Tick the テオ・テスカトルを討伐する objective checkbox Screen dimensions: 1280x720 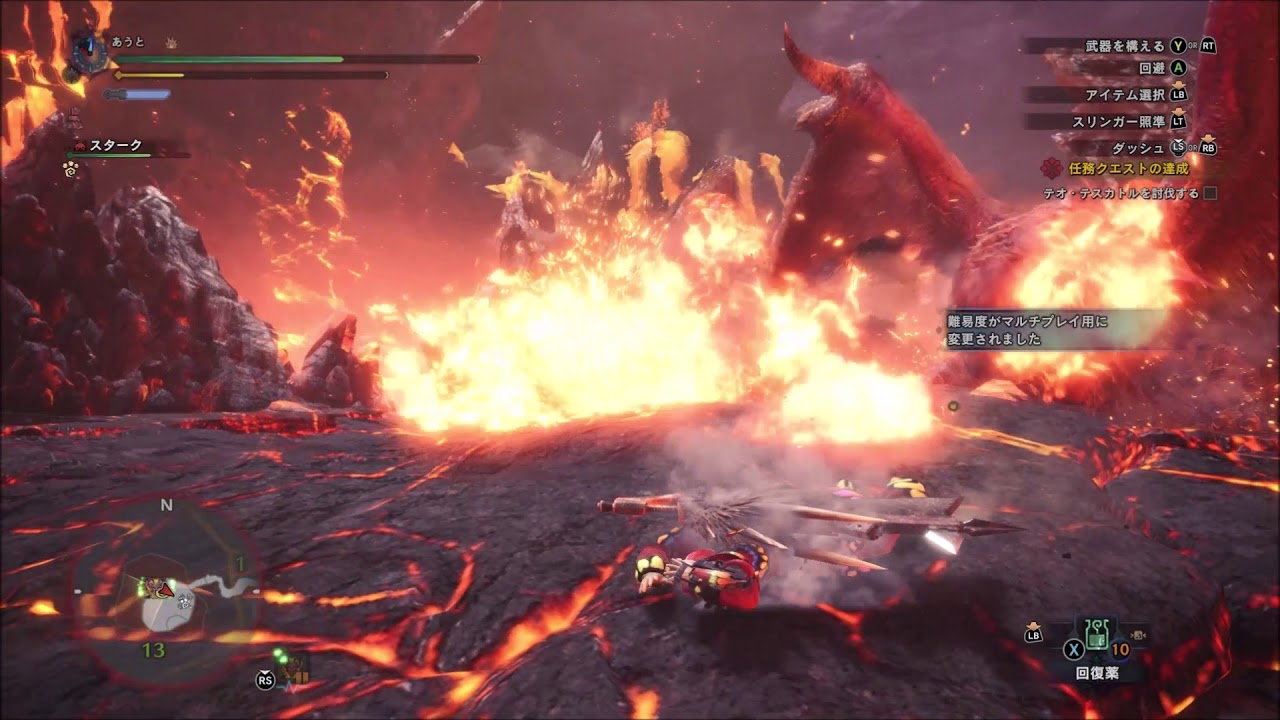pyautogui.click(x=1210, y=193)
